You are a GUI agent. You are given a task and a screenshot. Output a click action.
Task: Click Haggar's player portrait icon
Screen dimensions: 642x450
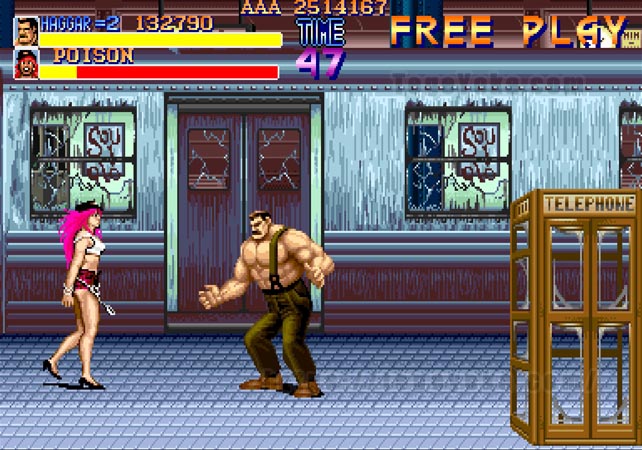pyautogui.click(x=26, y=31)
